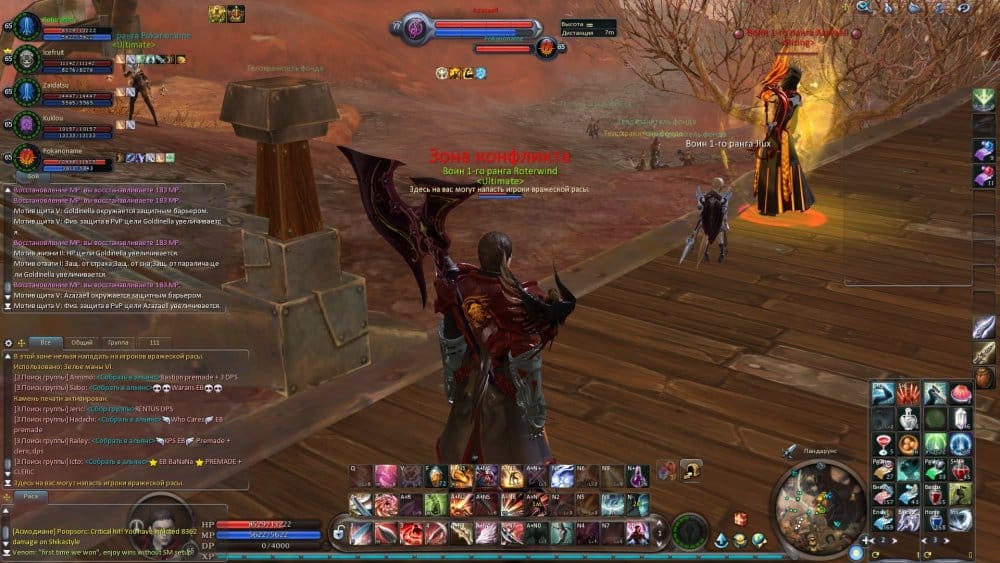The width and height of the screenshot is (1000, 563).
Task: Open the golden gate icon near hotbar
Action: pyautogui.click(x=690, y=468)
